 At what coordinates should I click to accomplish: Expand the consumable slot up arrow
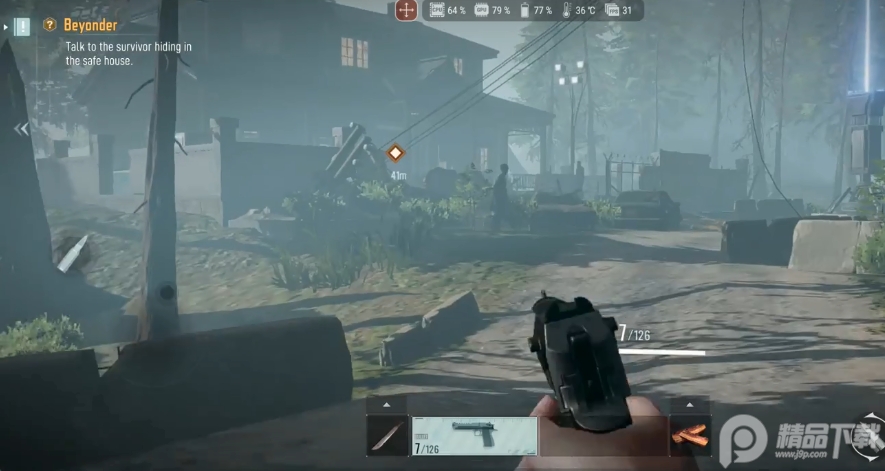click(x=689, y=405)
